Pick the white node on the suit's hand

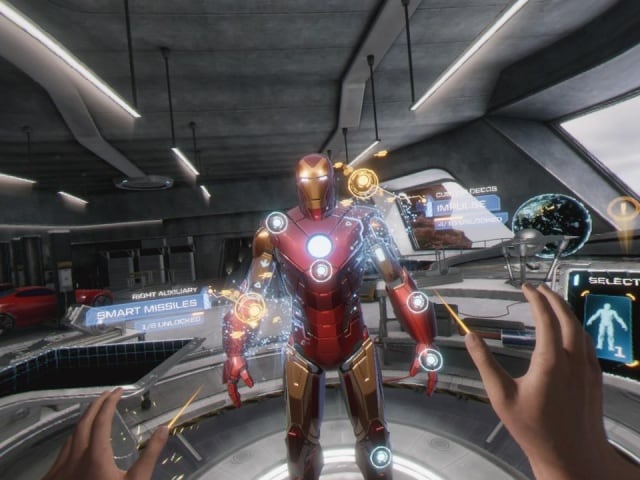[430, 359]
